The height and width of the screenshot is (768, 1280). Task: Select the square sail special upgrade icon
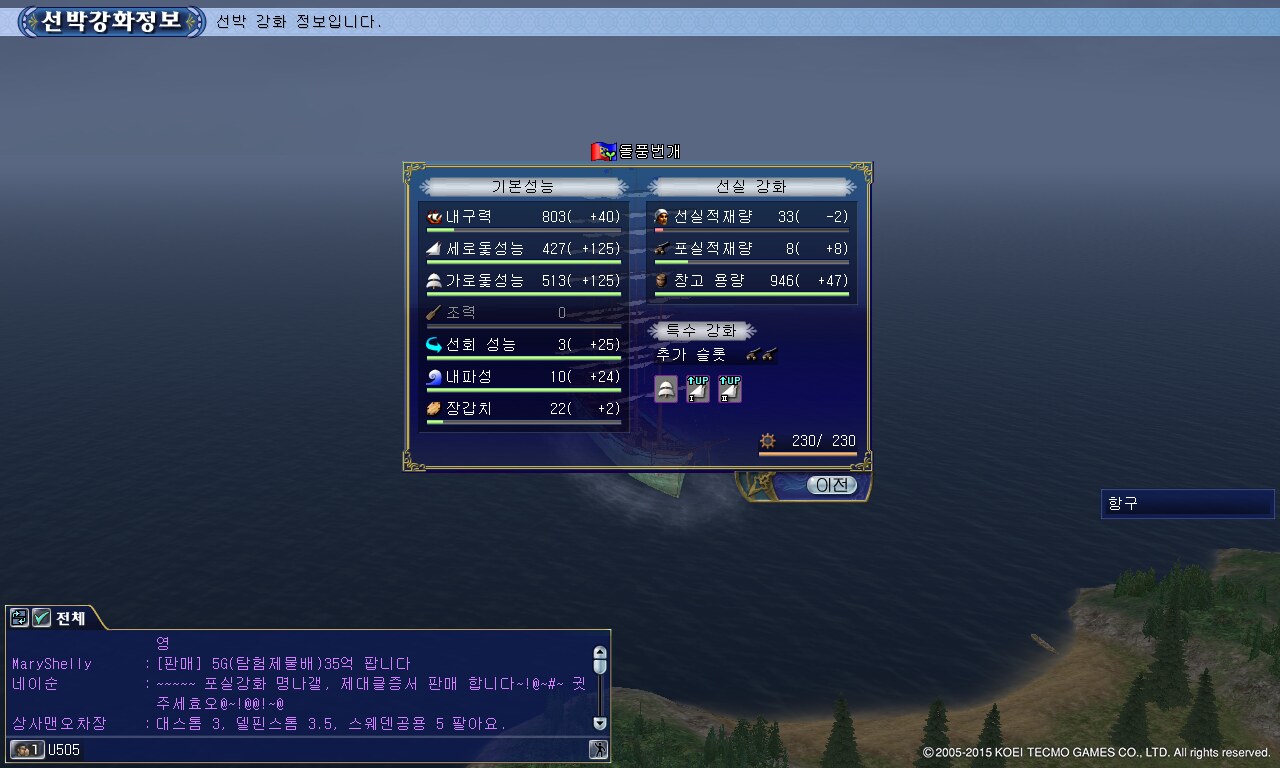tap(666, 389)
